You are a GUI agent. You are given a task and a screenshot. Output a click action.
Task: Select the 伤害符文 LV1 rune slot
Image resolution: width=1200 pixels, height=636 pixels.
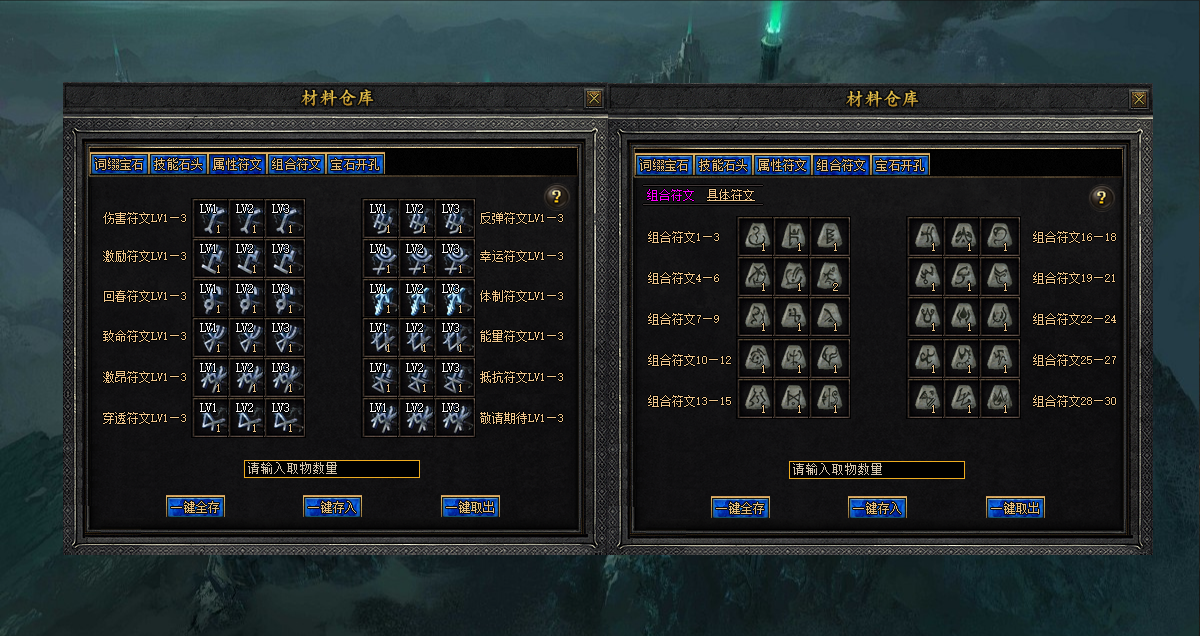point(212,218)
